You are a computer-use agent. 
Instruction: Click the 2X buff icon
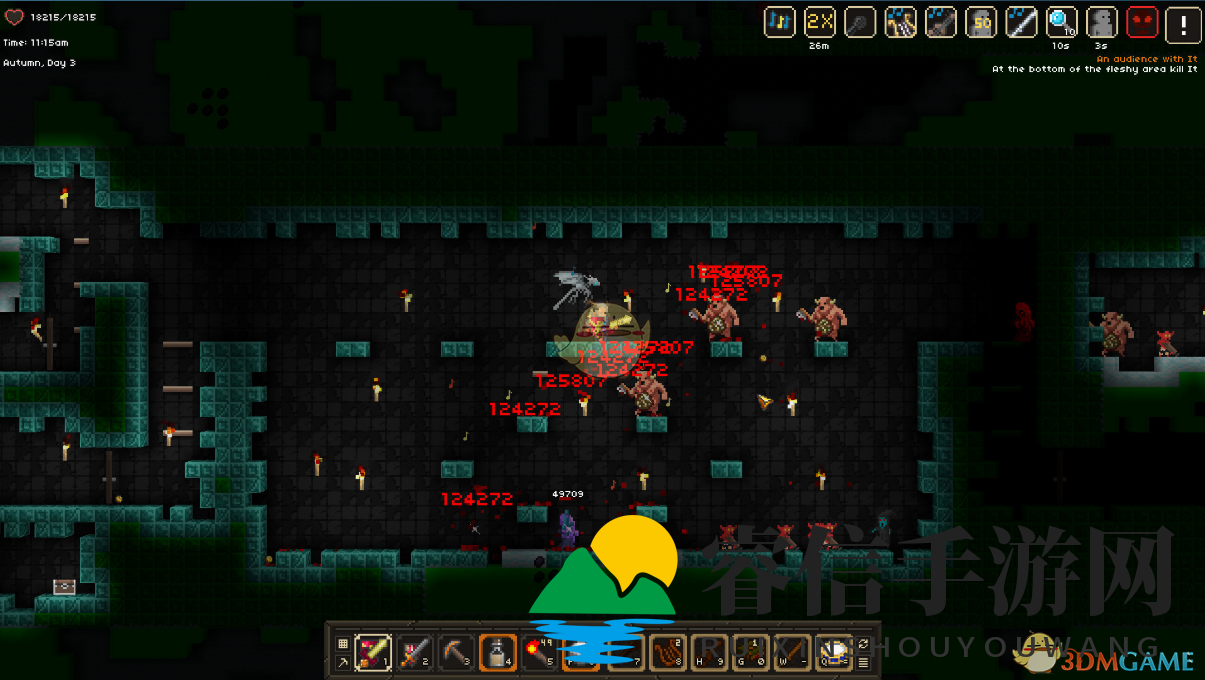[x=820, y=22]
